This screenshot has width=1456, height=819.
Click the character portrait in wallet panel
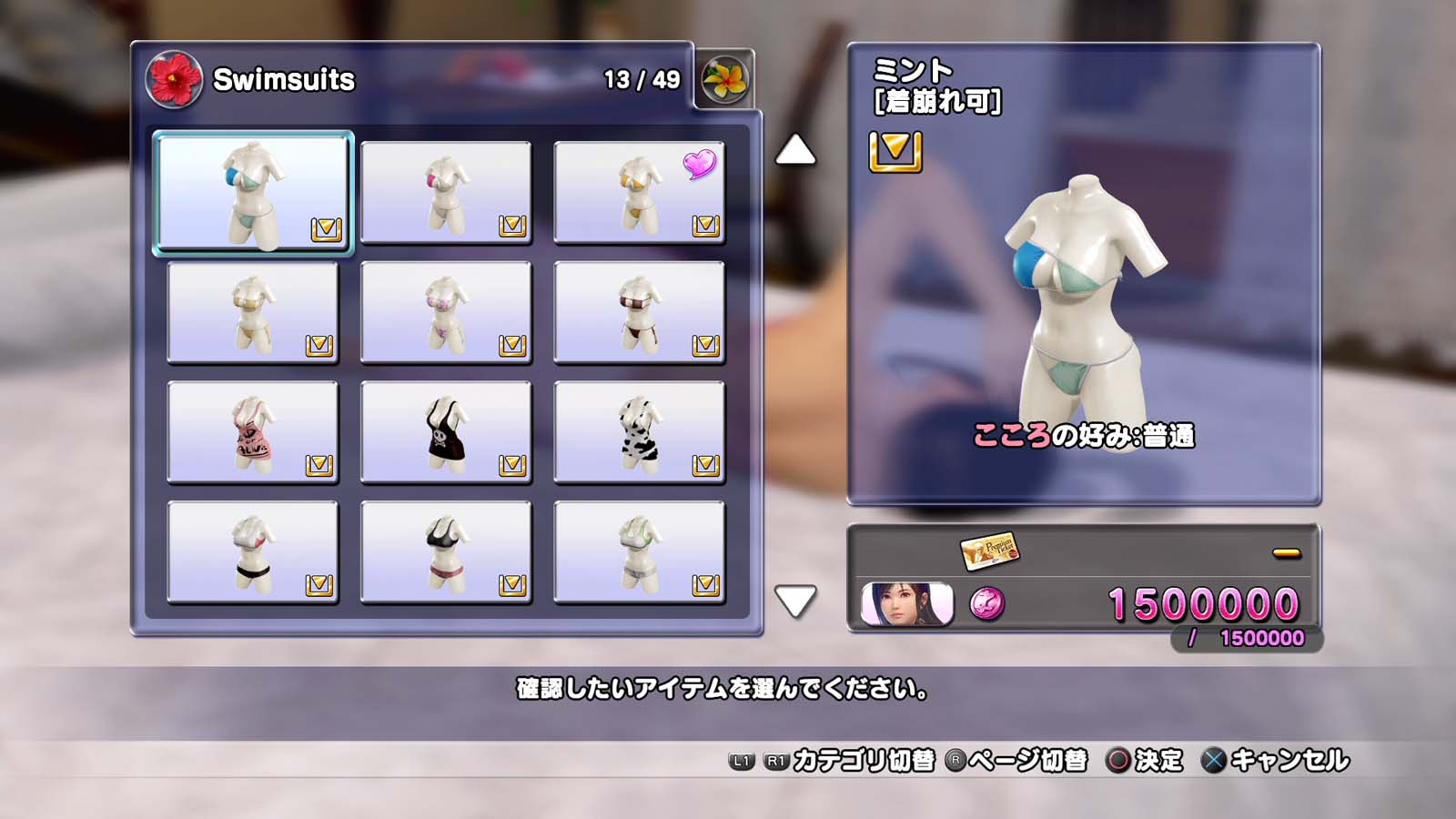tap(906, 603)
